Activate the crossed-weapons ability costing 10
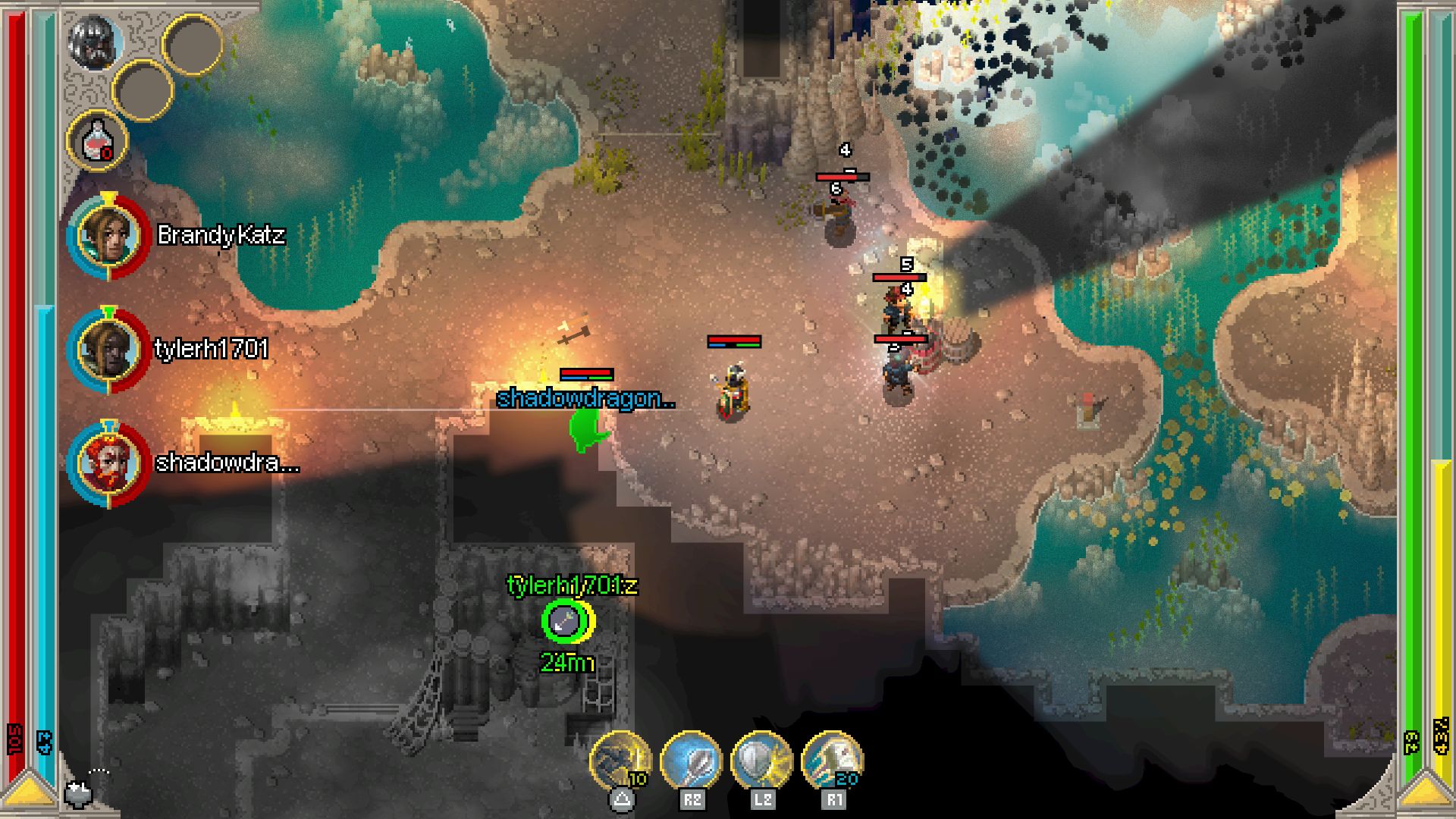 (621, 760)
